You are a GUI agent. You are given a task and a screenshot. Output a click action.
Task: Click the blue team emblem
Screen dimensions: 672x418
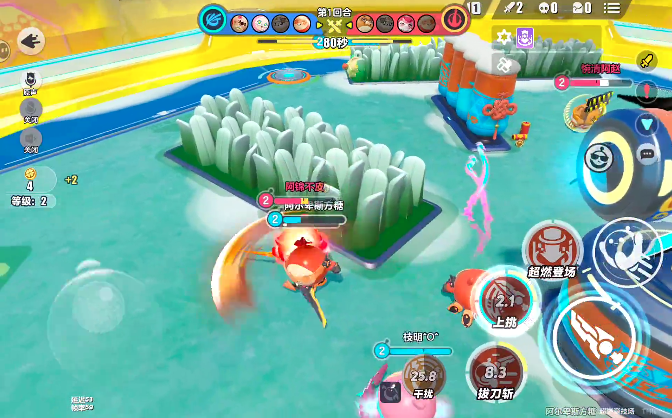(212, 18)
